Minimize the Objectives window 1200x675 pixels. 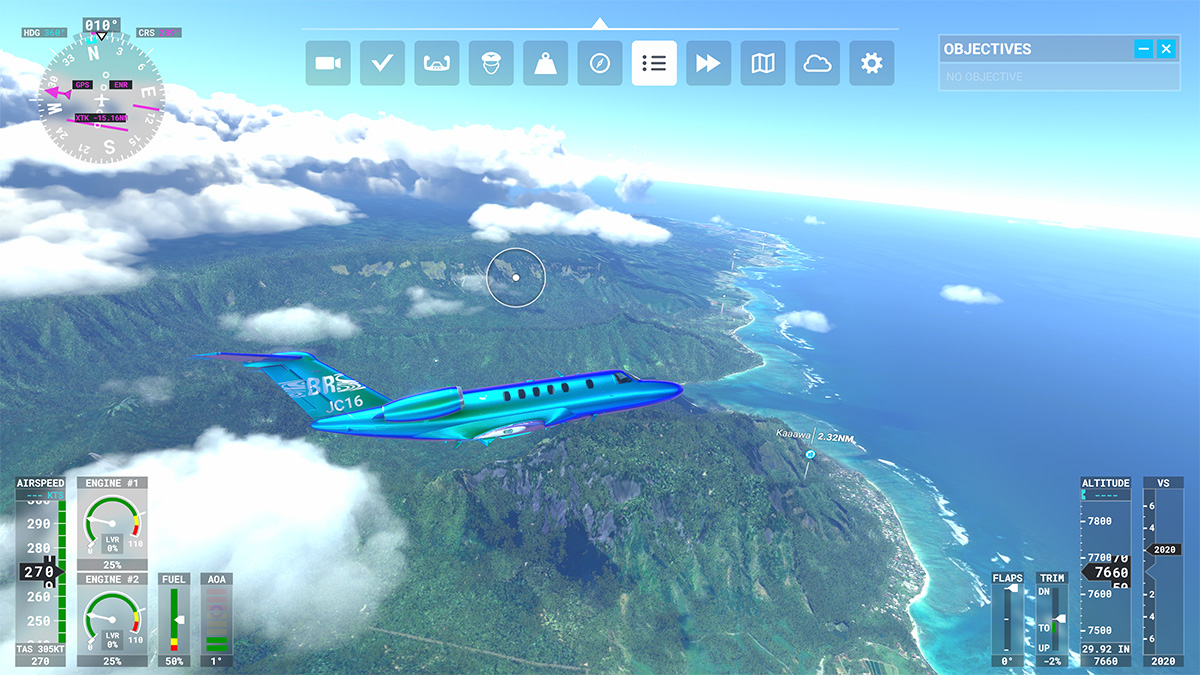coord(1144,49)
